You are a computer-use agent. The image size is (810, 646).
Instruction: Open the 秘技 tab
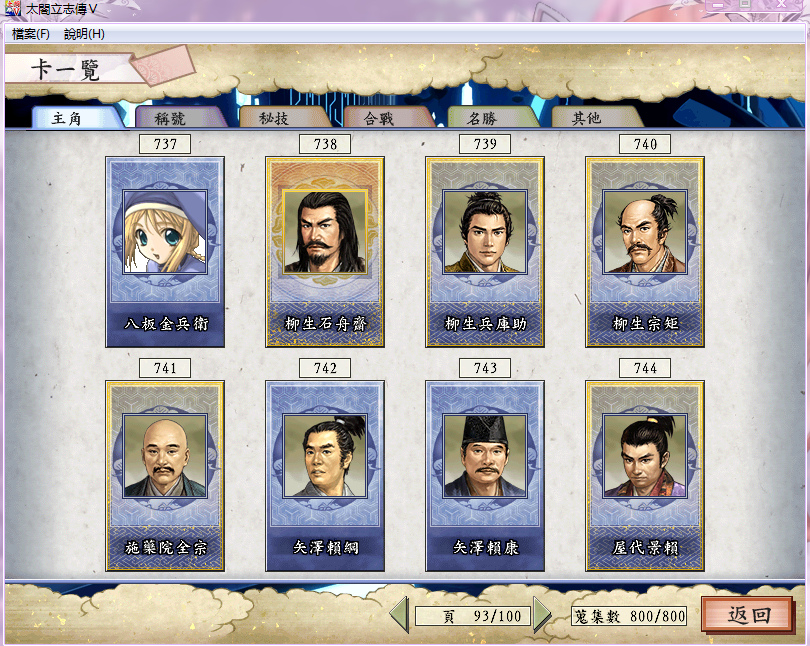coord(274,118)
